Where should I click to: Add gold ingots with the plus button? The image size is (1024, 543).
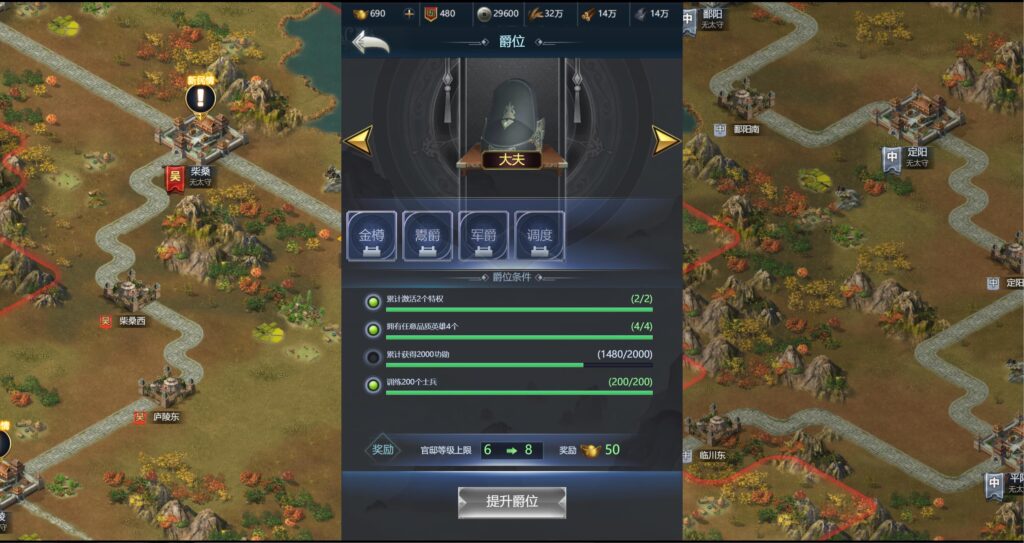click(x=408, y=14)
